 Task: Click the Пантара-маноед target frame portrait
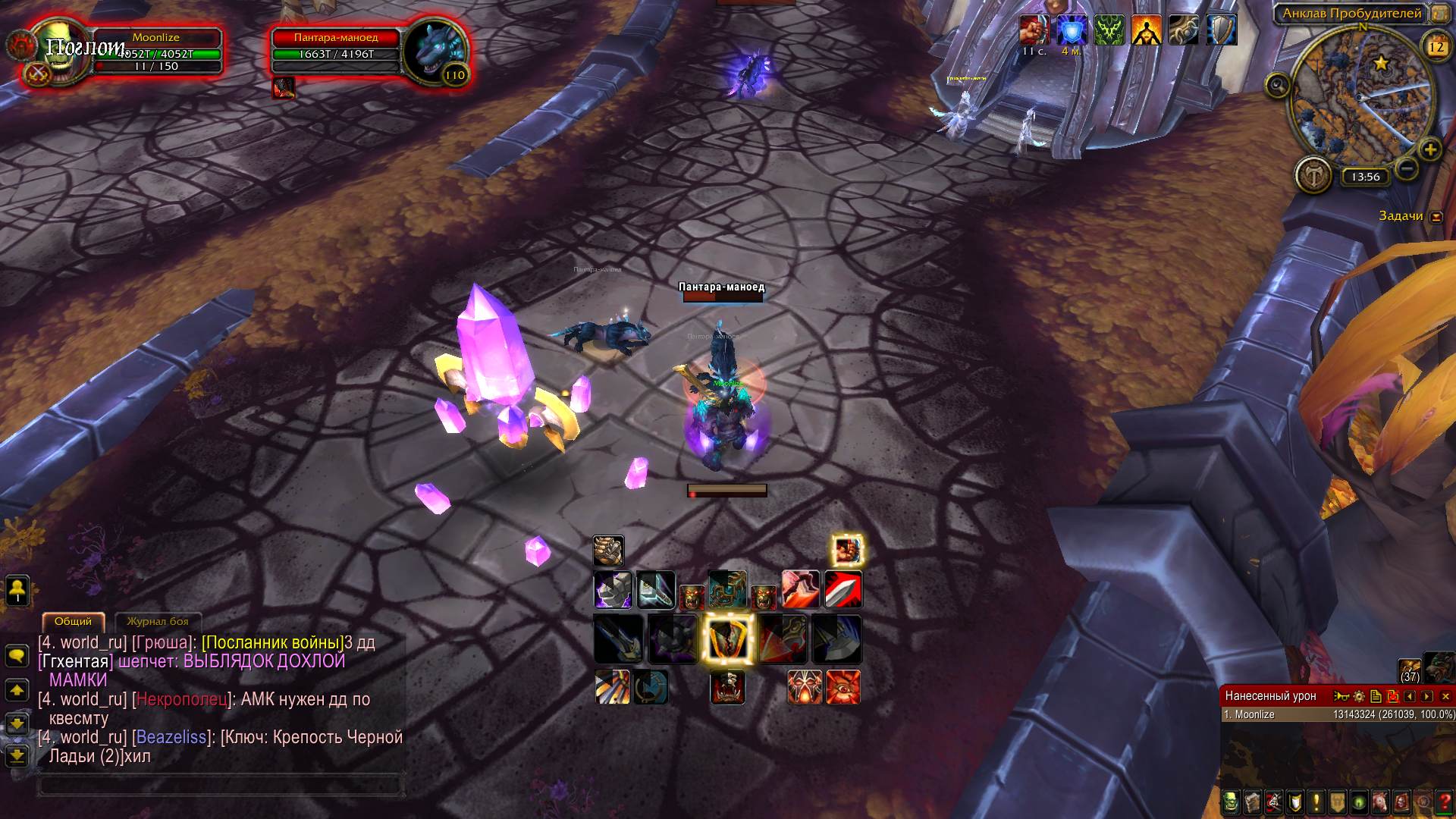(434, 52)
